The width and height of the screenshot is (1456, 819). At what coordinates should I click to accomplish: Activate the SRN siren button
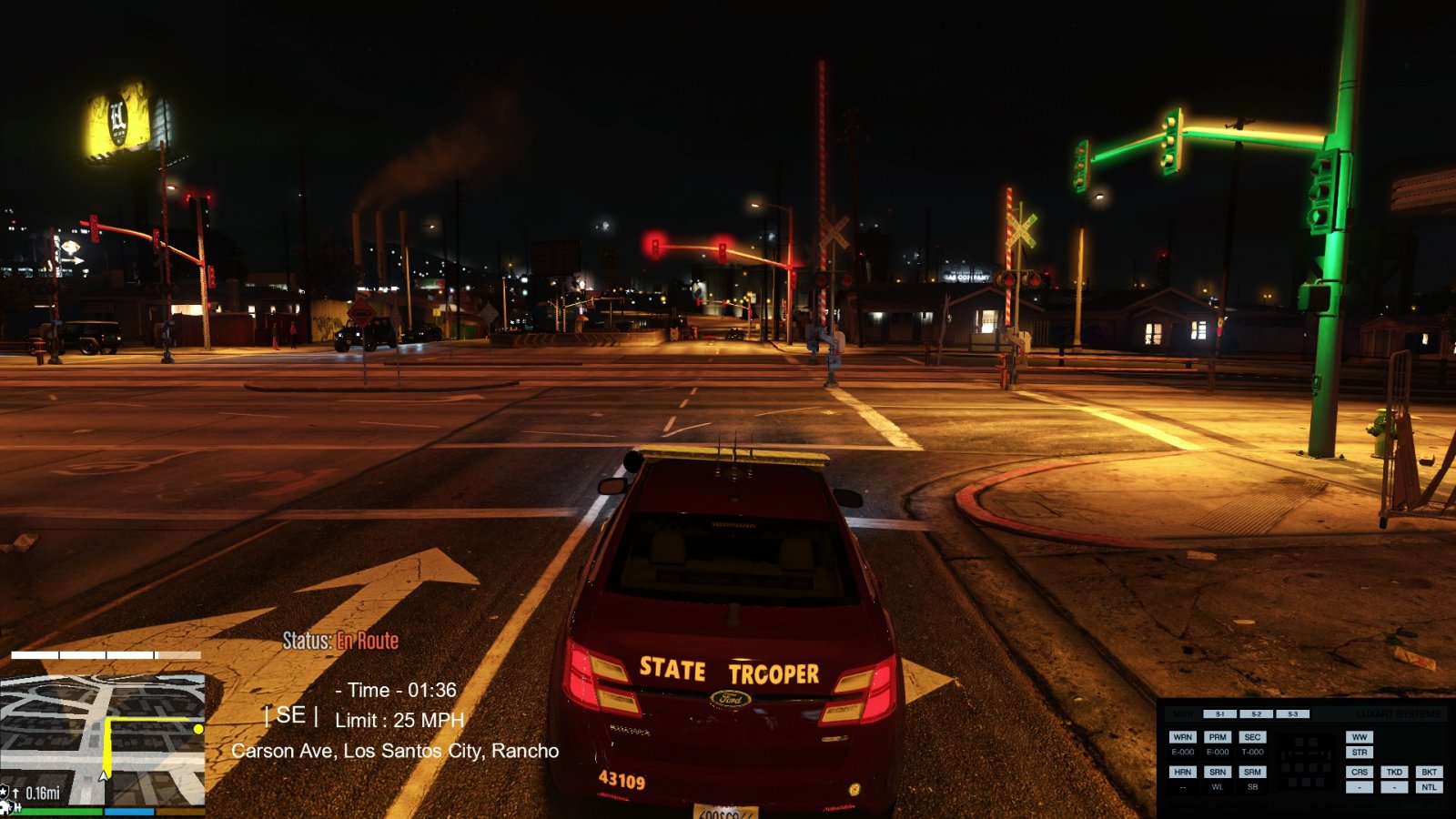click(x=1218, y=772)
